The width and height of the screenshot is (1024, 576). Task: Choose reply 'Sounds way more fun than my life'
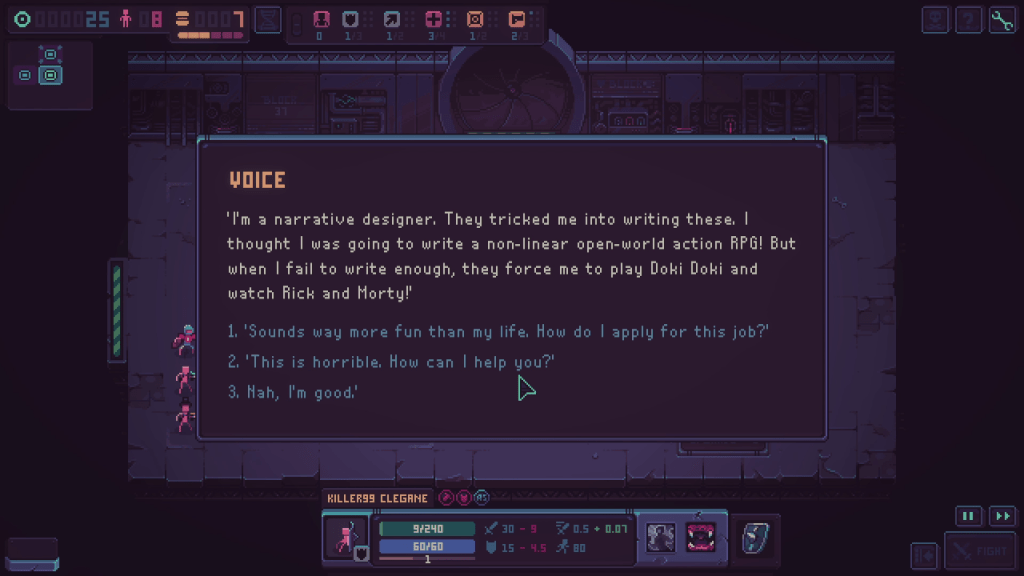pyautogui.click(x=498, y=332)
